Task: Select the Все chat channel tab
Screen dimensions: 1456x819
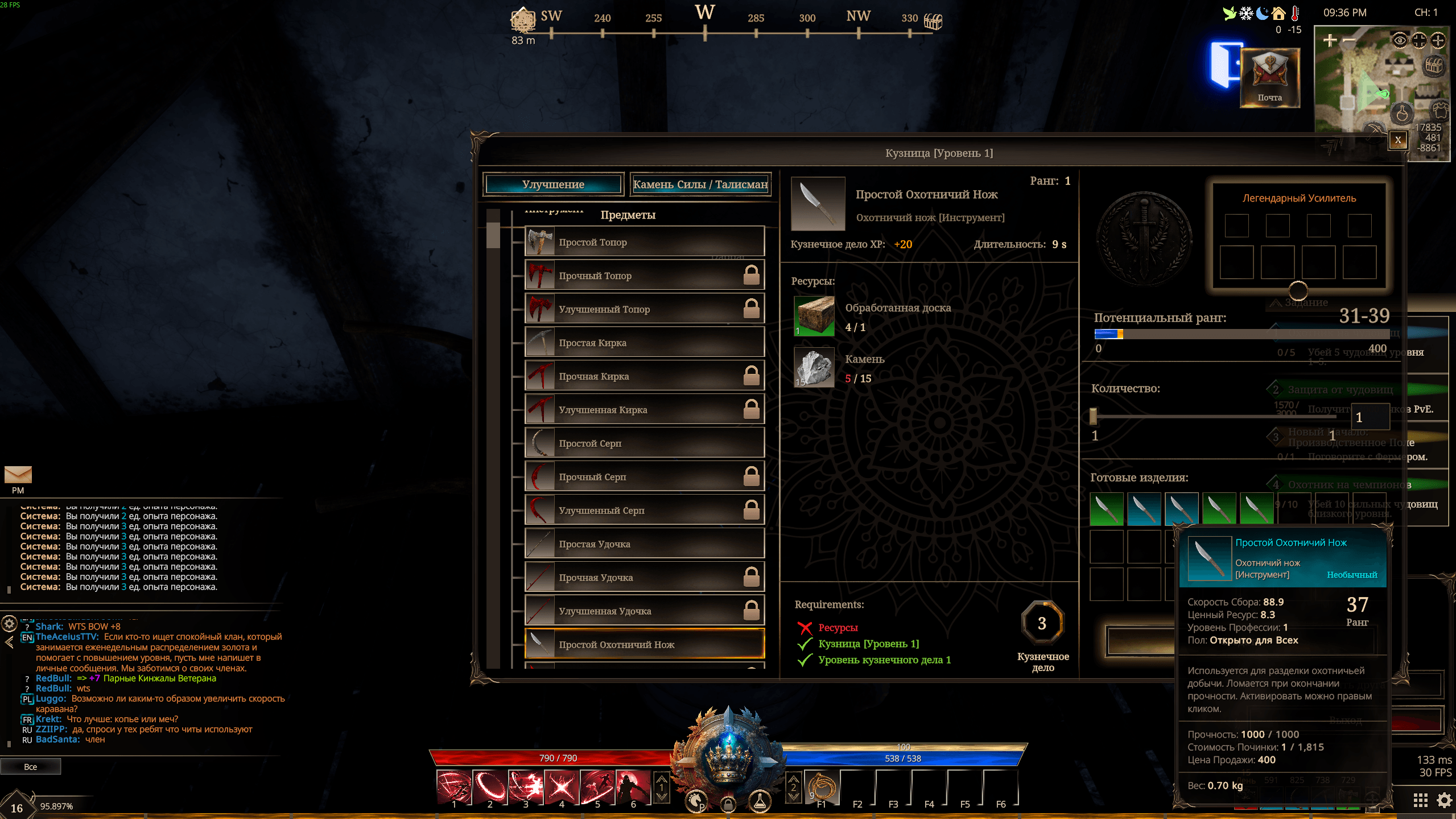Action: click(31, 767)
